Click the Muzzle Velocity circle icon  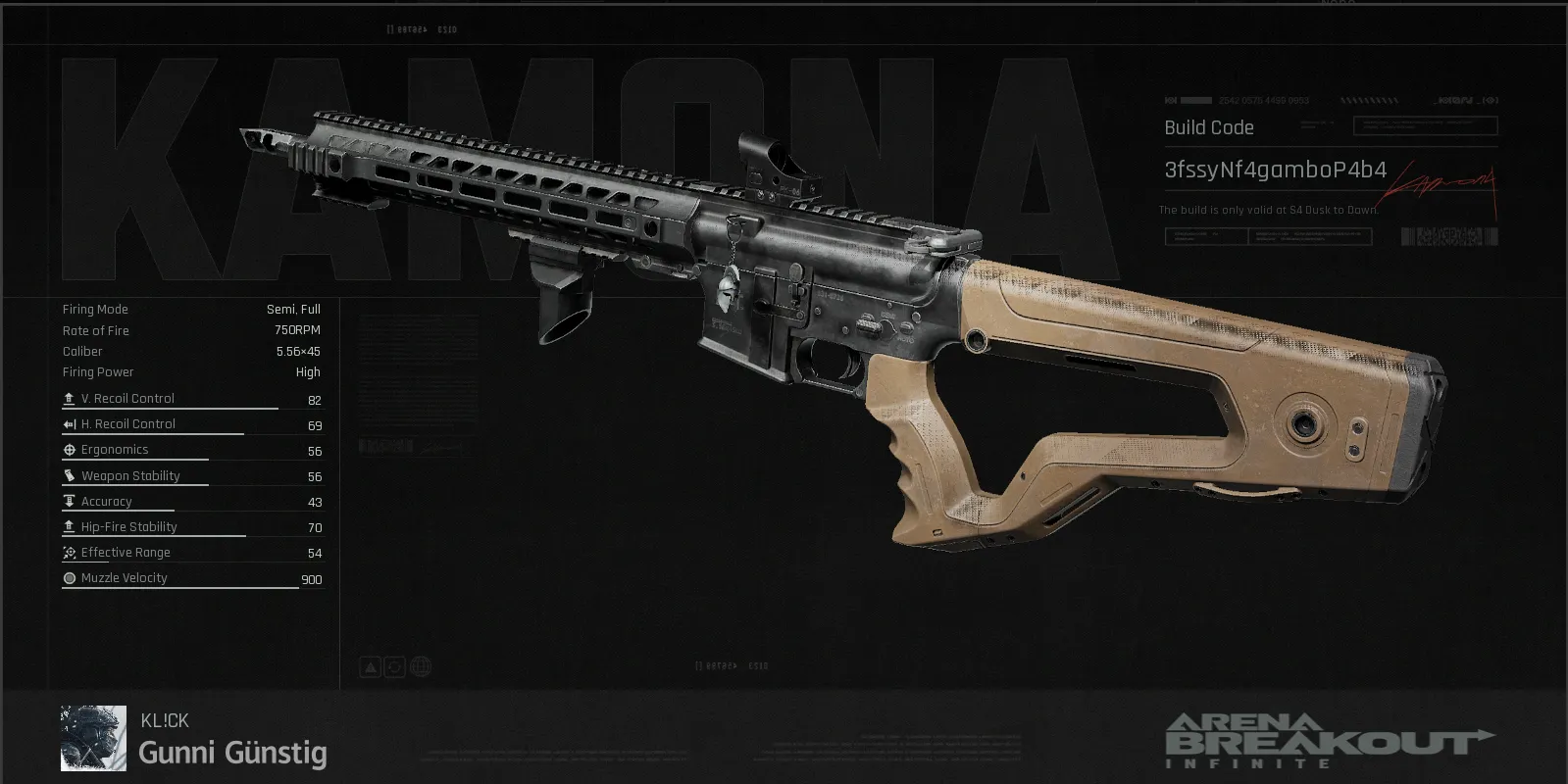(x=69, y=577)
